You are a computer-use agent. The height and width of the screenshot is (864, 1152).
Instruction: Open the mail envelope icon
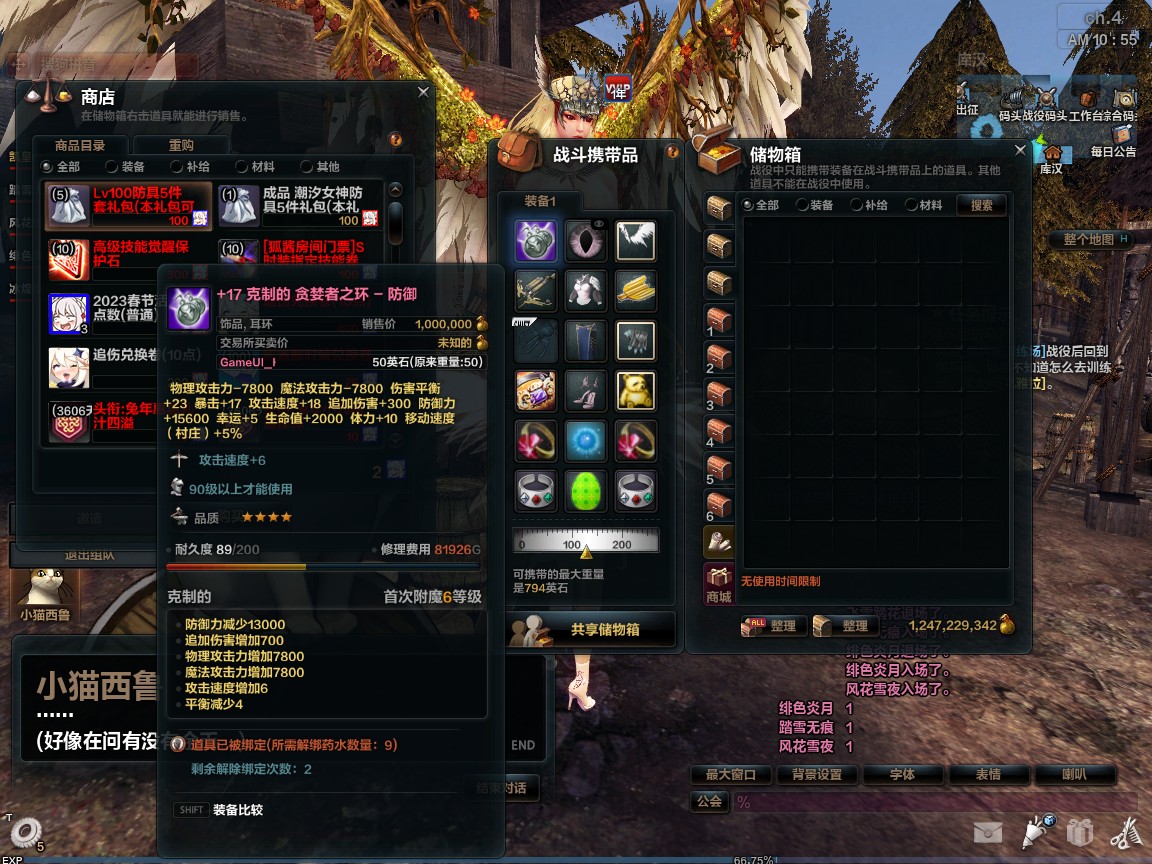pyautogui.click(x=988, y=832)
